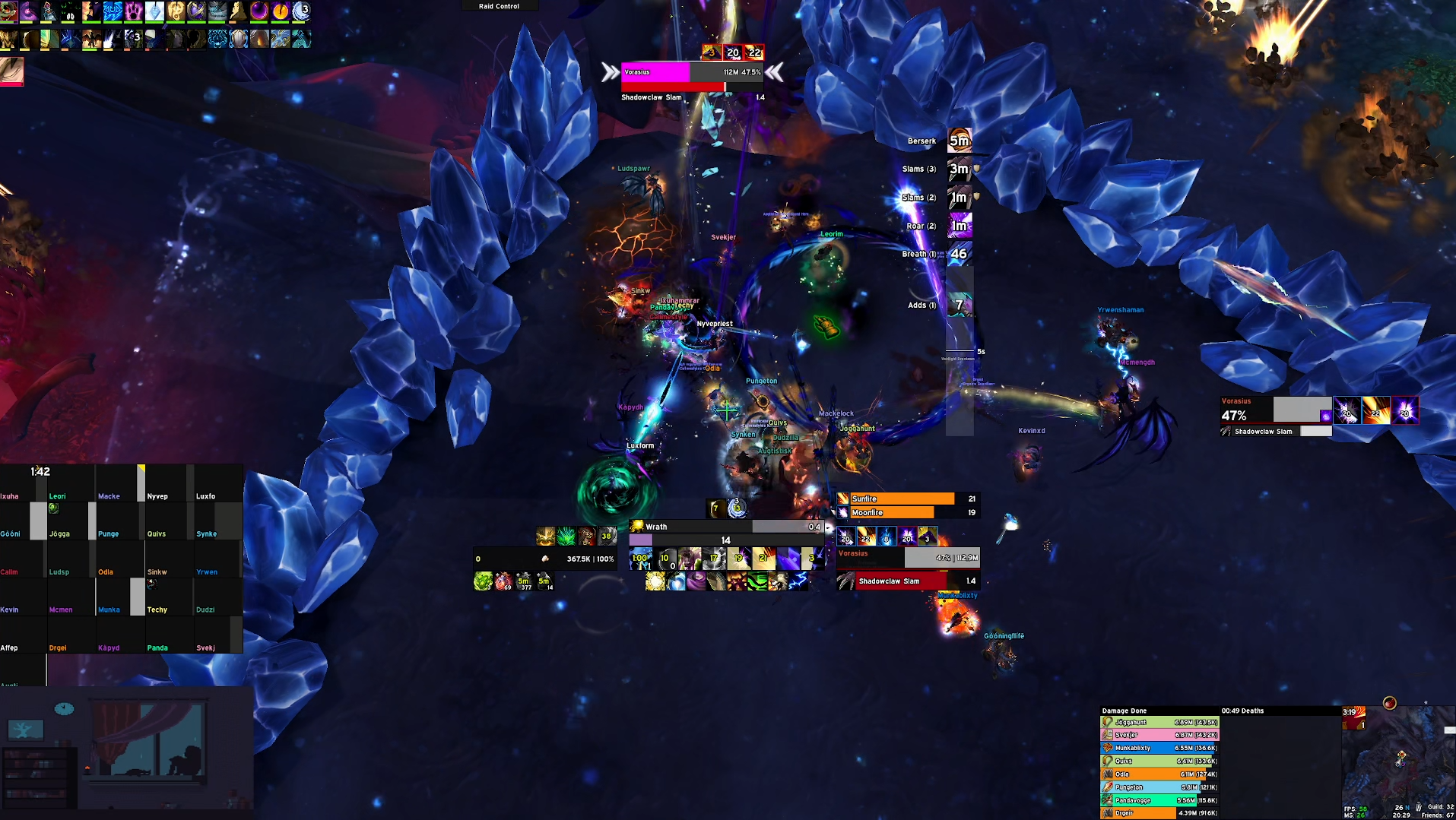Select Leori's raid frame
This screenshot has height=820, width=1456.
(x=70, y=486)
